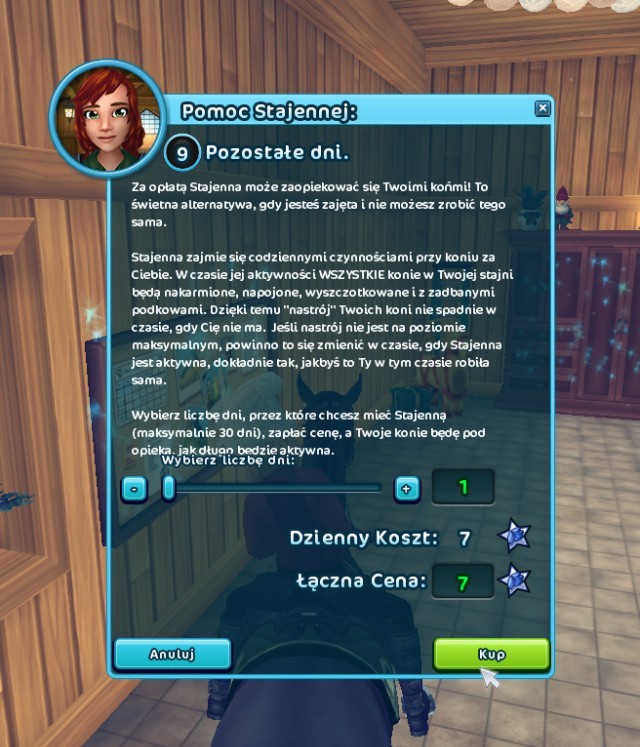This screenshot has height=747, width=640.
Task: Increase number of days with plus button
Action: coord(406,488)
